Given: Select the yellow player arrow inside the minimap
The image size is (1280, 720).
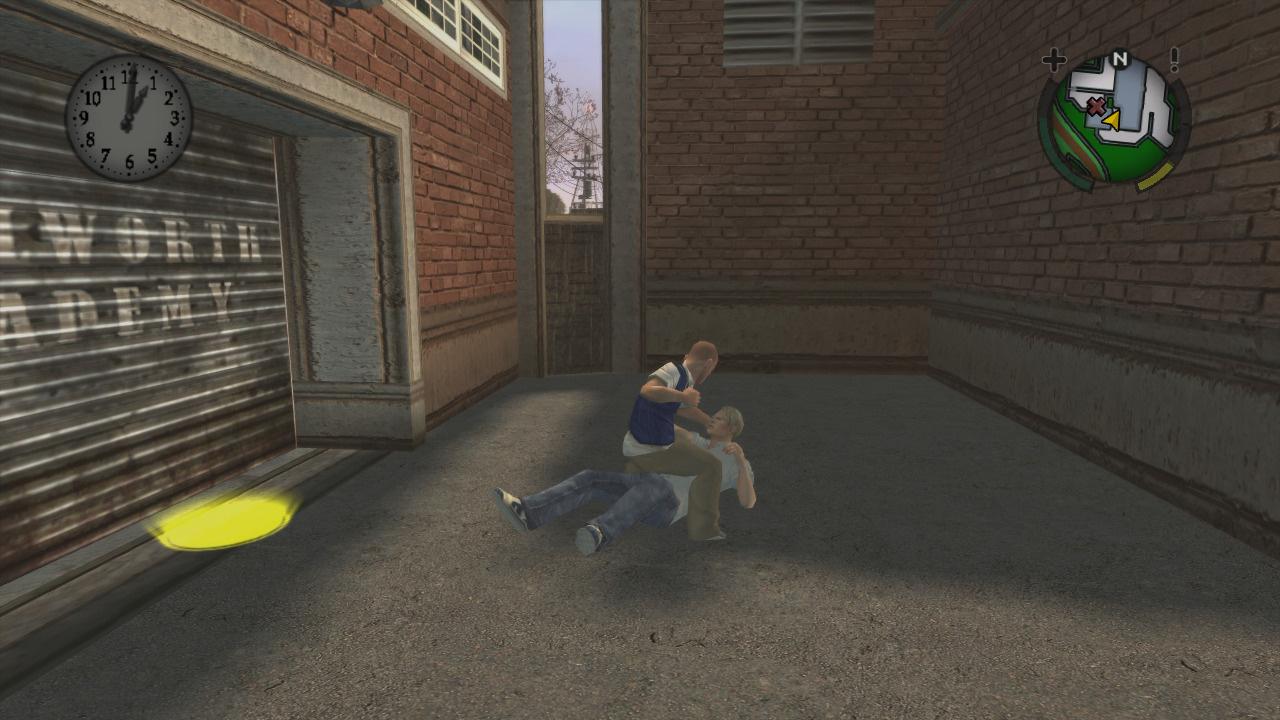Looking at the screenshot, I should (x=1112, y=121).
